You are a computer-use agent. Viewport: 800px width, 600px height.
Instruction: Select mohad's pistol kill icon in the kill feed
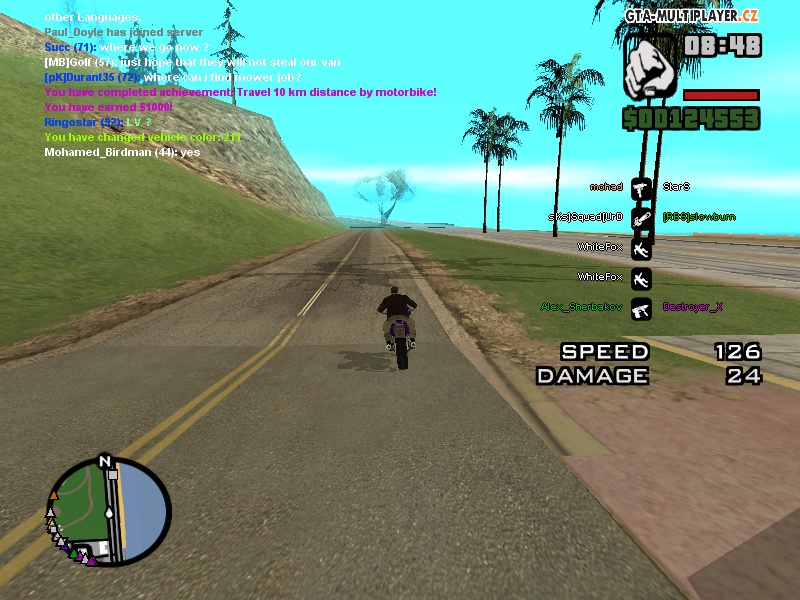[x=641, y=187]
